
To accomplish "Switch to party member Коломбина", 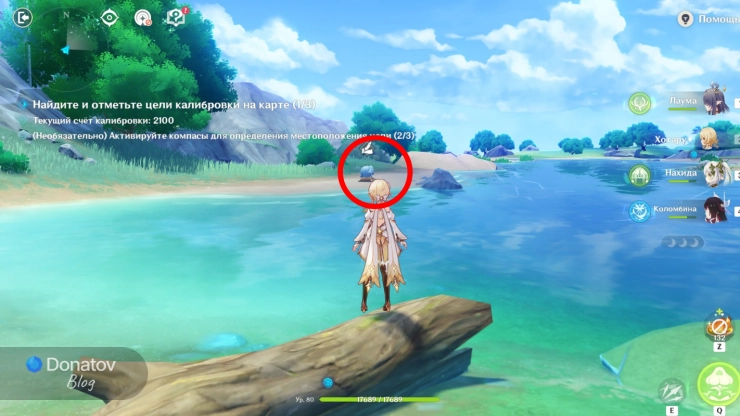I will [712, 210].
